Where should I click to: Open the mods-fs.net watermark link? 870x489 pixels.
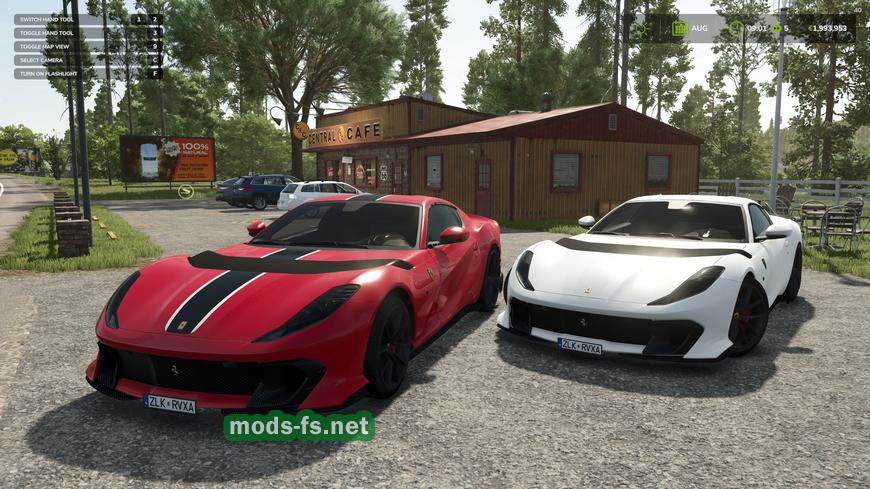298,426
